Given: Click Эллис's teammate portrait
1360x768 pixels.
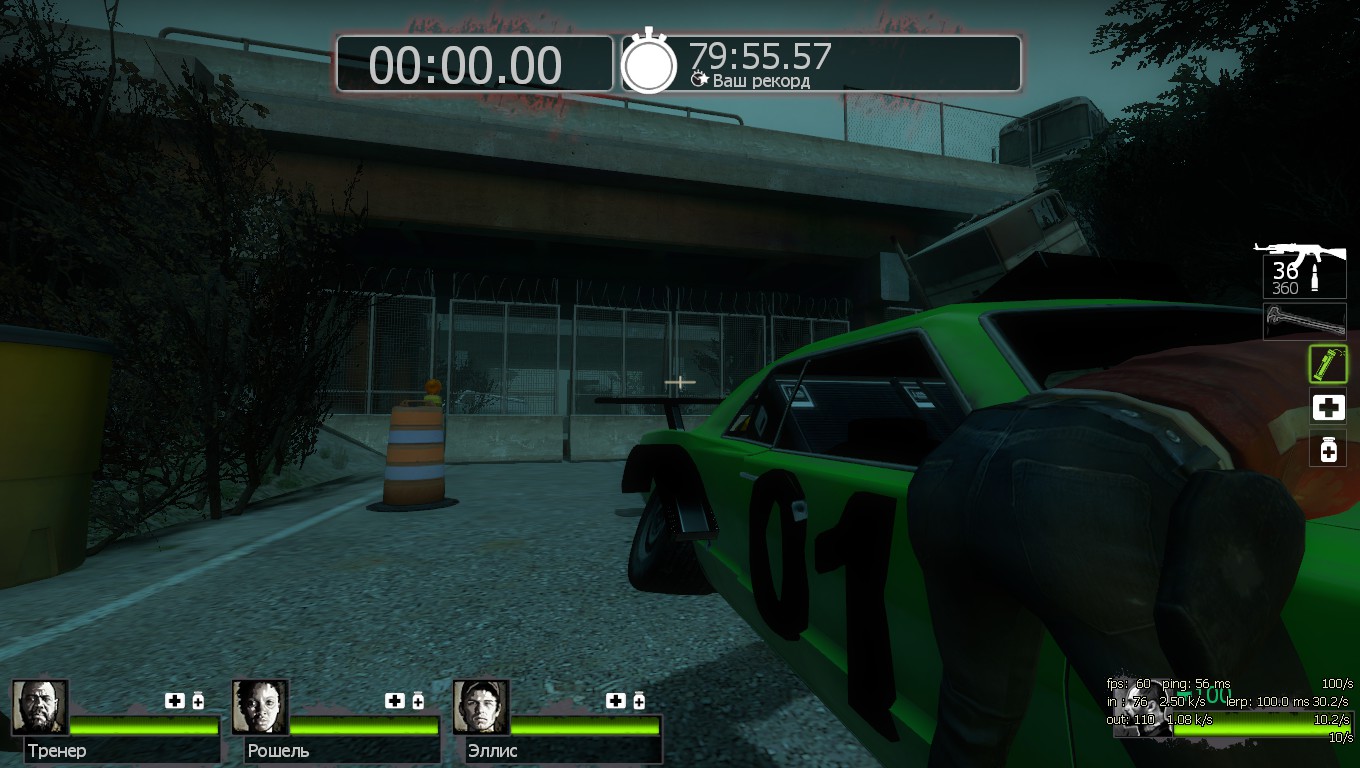Looking at the screenshot, I should pyautogui.click(x=481, y=707).
